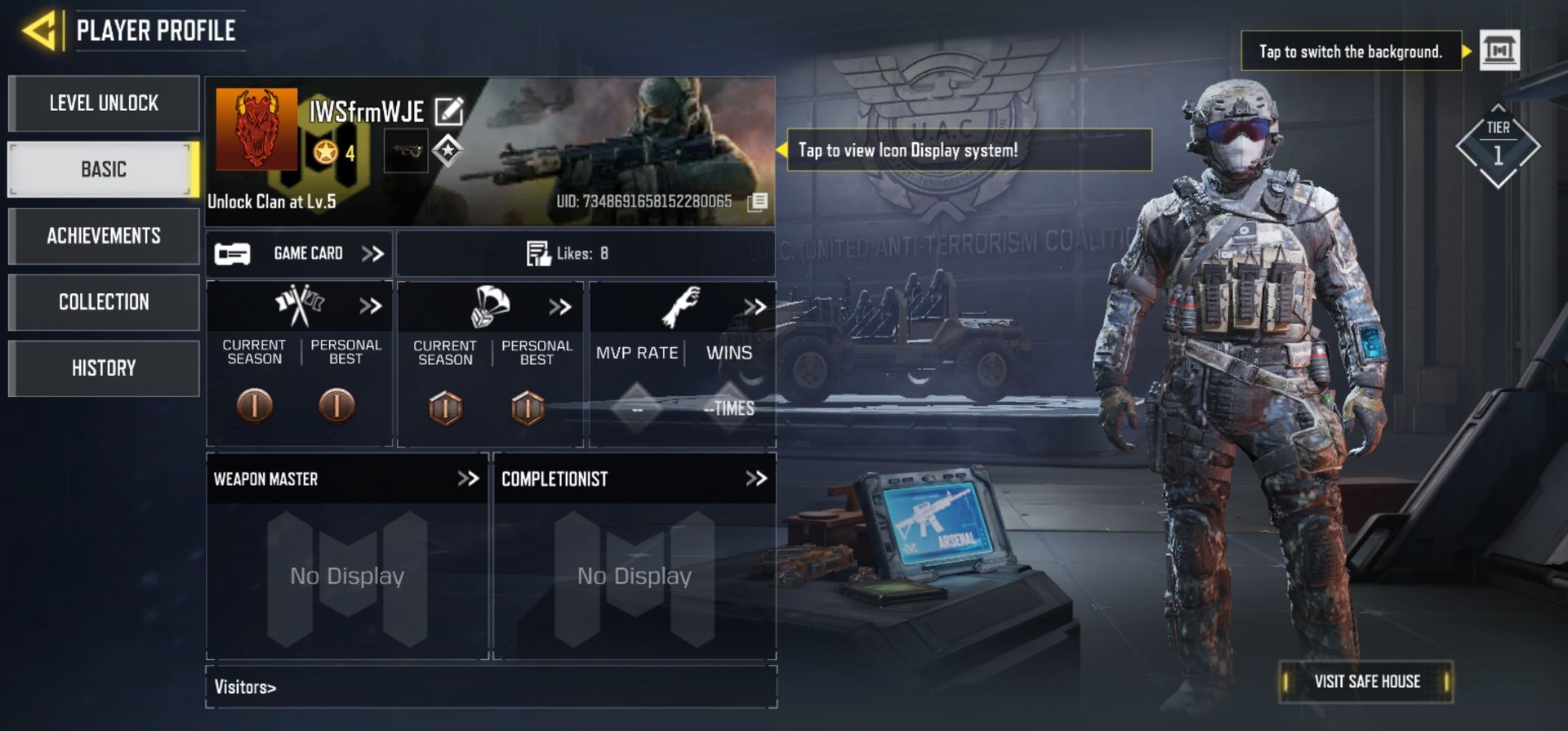Switch the profile background

point(1499,51)
